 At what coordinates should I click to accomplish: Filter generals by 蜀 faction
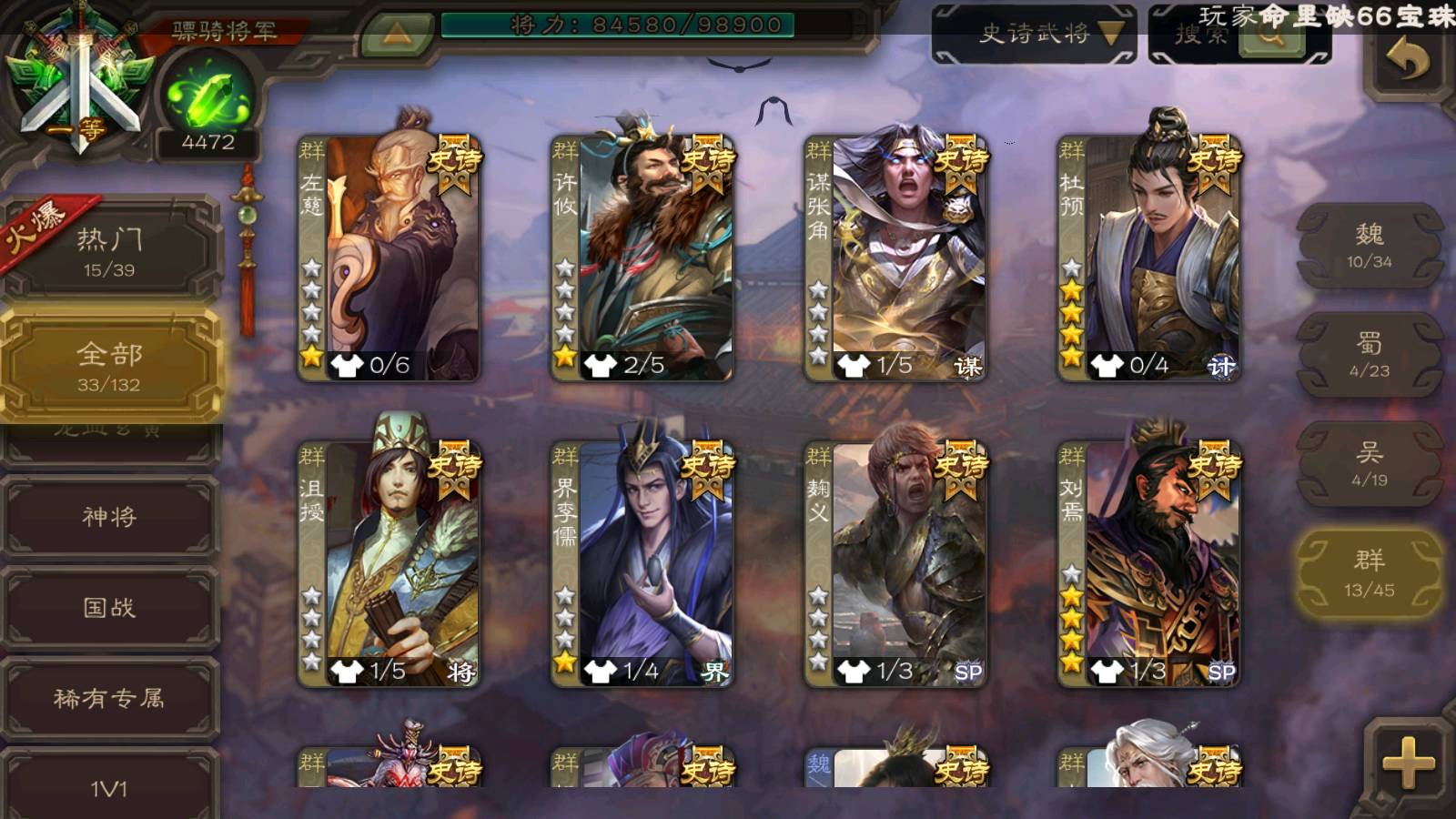pyautogui.click(x=1369, y=355)
